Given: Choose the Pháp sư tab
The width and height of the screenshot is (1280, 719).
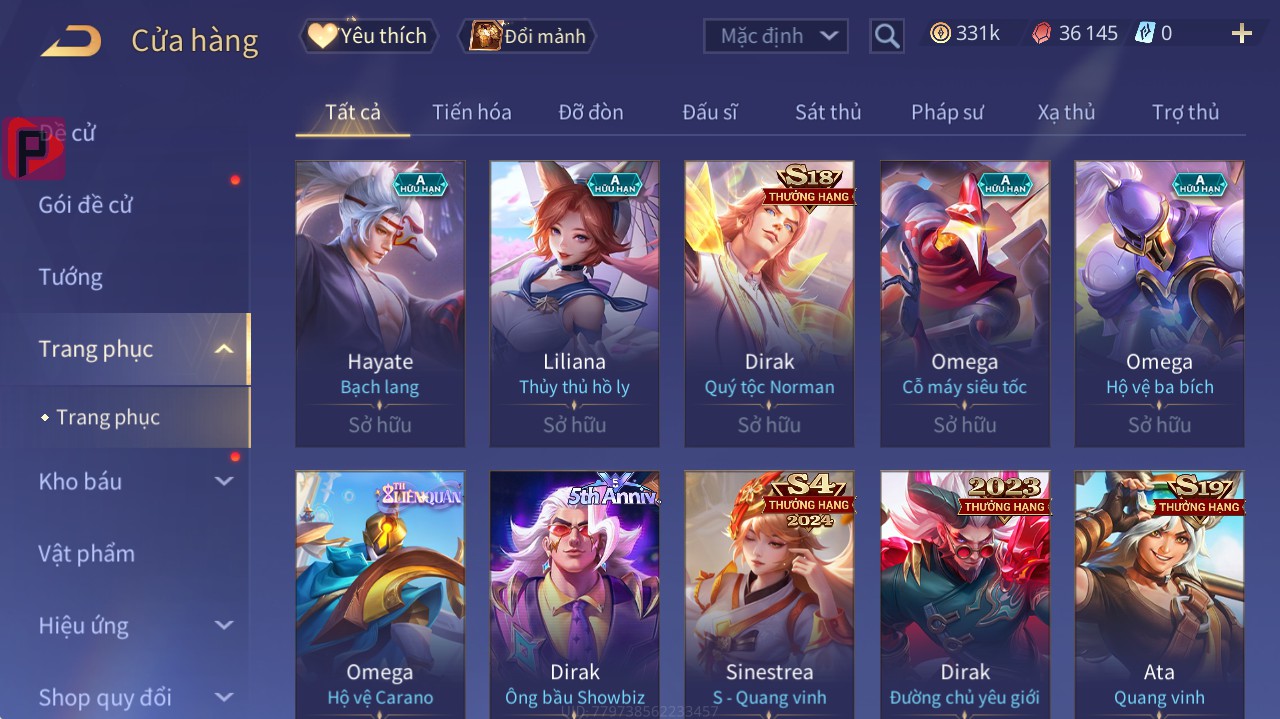Looking at the screenshot, I should click(x=947, y=112).
